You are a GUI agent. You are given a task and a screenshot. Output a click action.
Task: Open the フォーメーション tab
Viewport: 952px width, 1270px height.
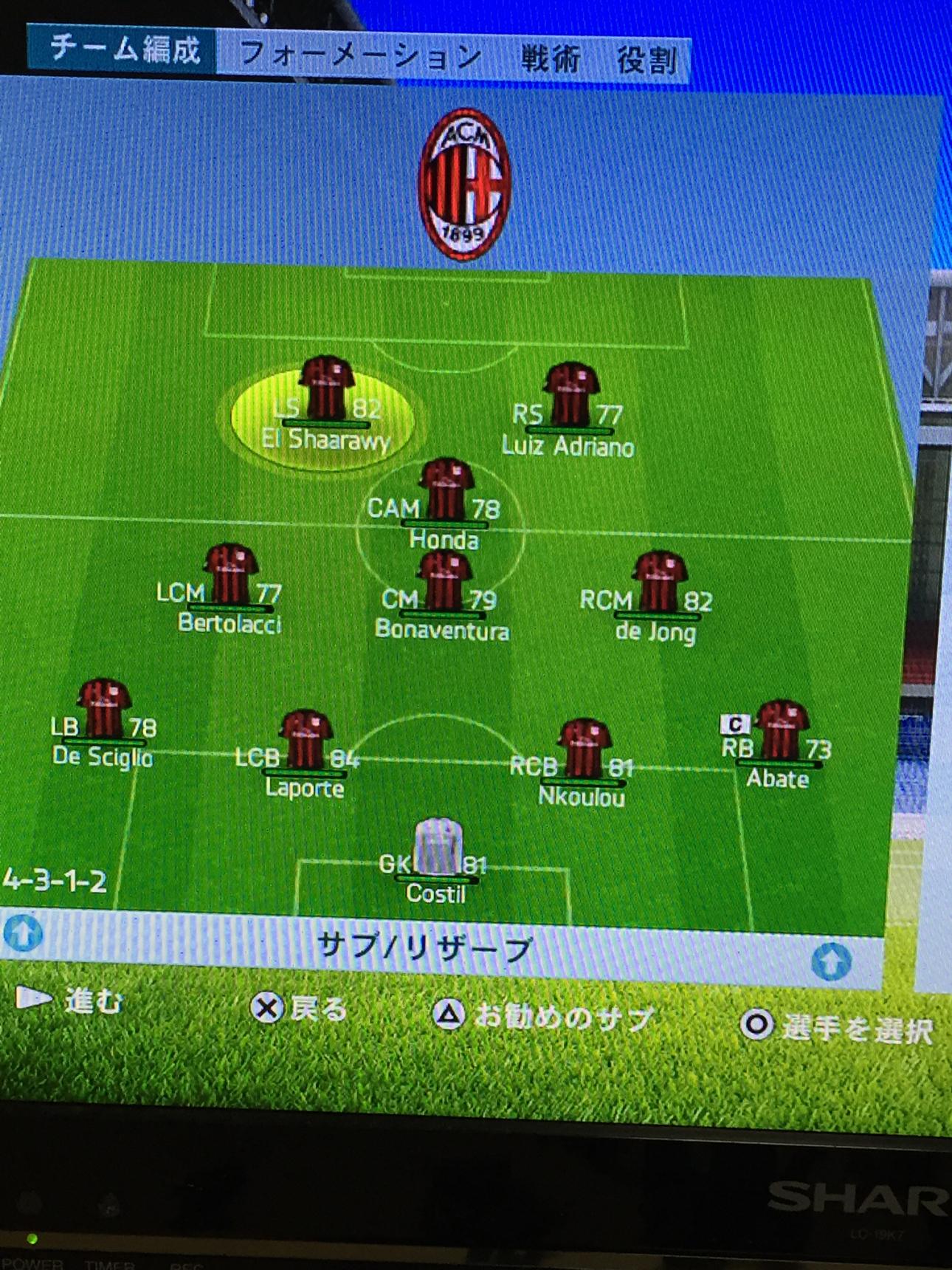coord(360,55)
